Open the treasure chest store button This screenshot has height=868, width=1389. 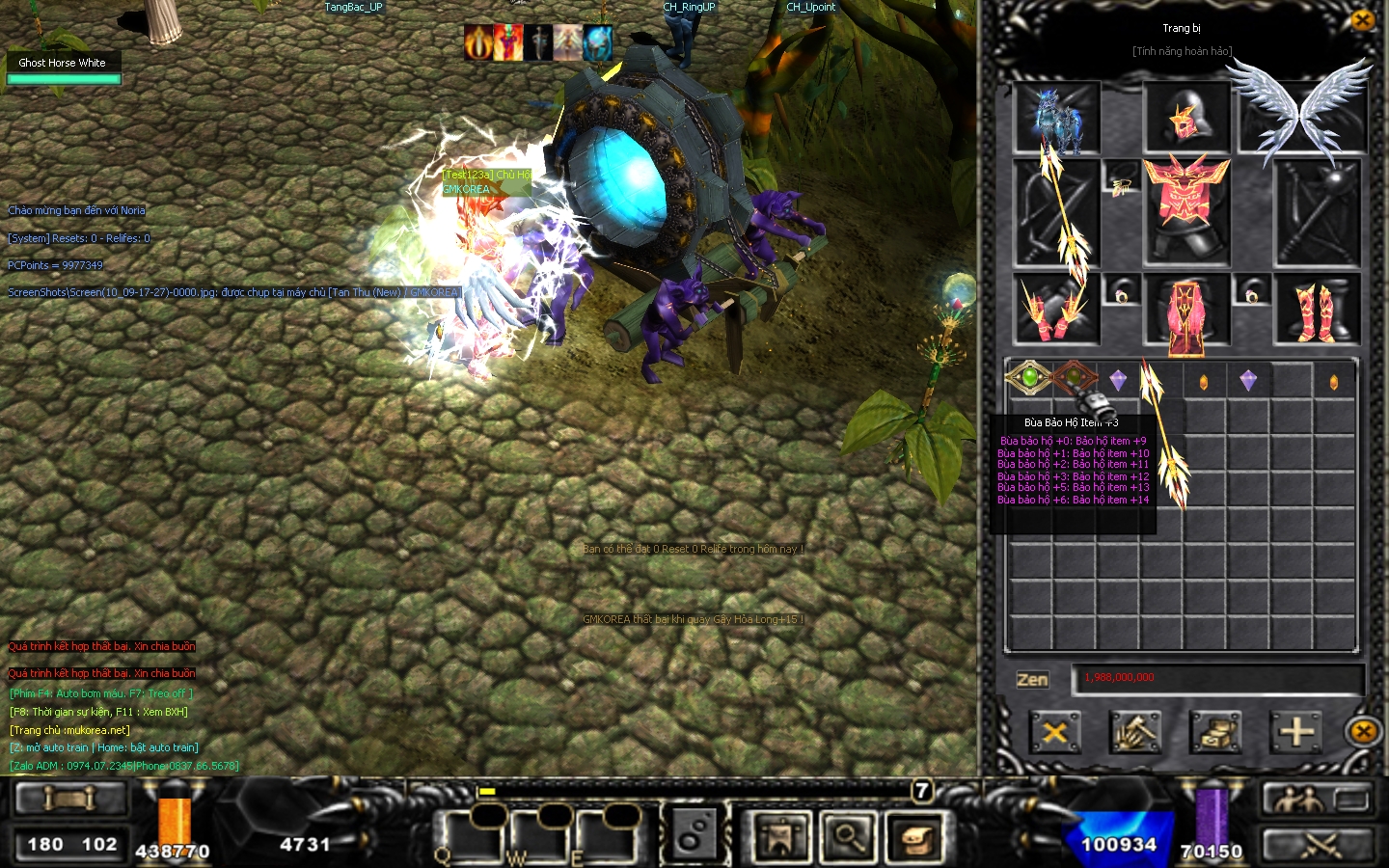(x=1214, y=732)
